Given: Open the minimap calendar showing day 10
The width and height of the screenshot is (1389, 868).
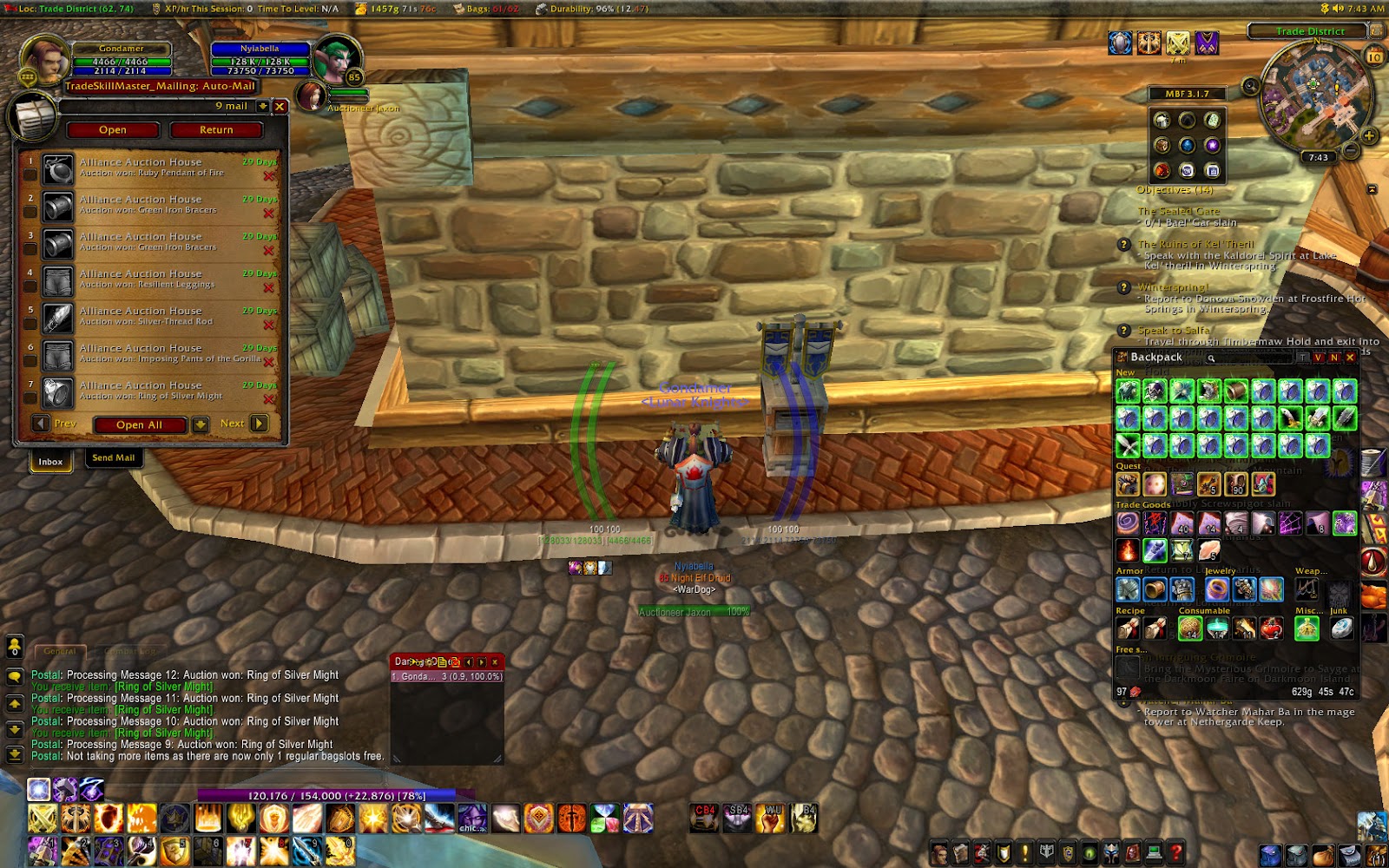Looking at the screenshot, I should (1374, 55).
